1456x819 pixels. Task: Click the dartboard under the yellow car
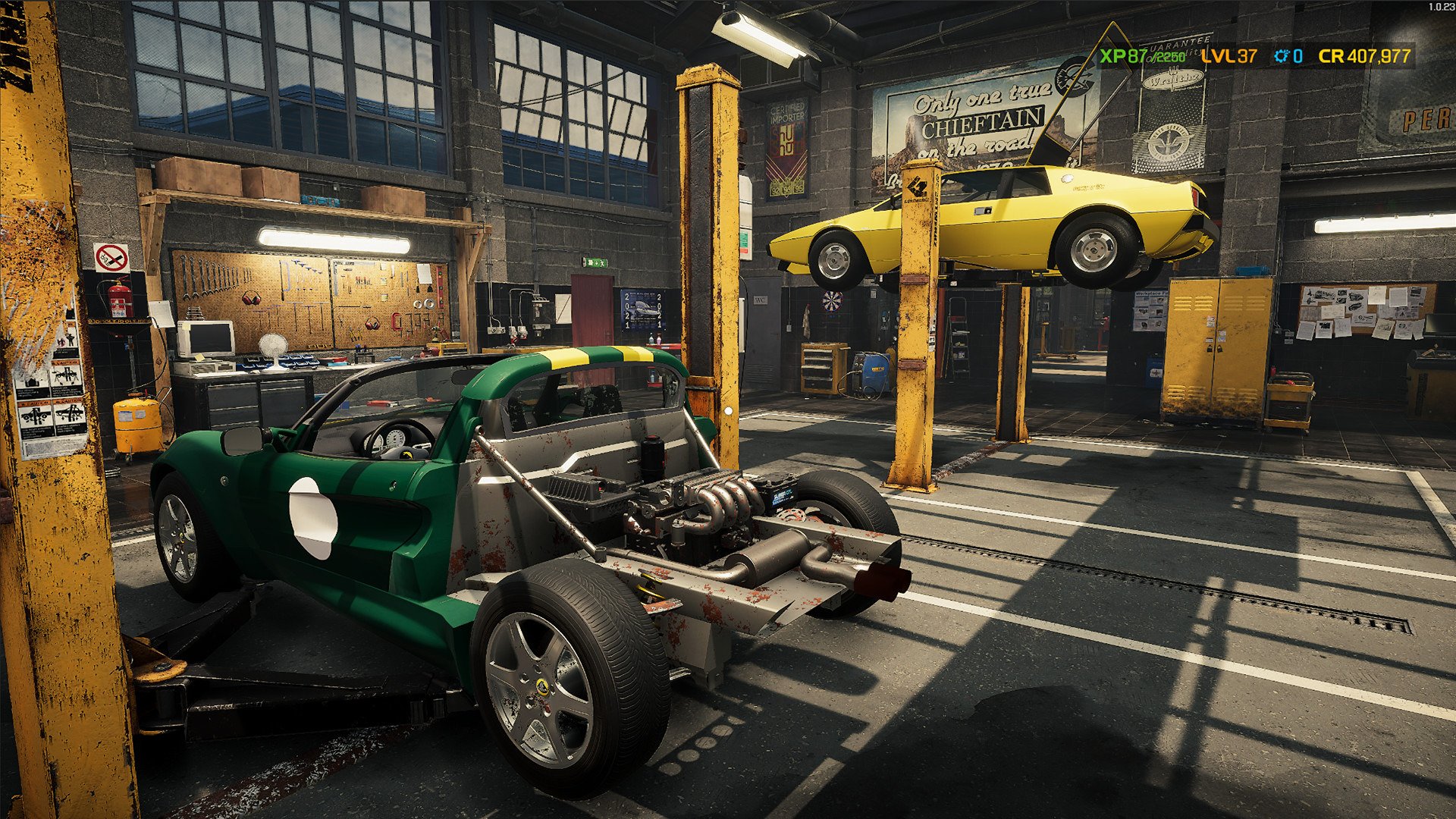tap(832, 301)
